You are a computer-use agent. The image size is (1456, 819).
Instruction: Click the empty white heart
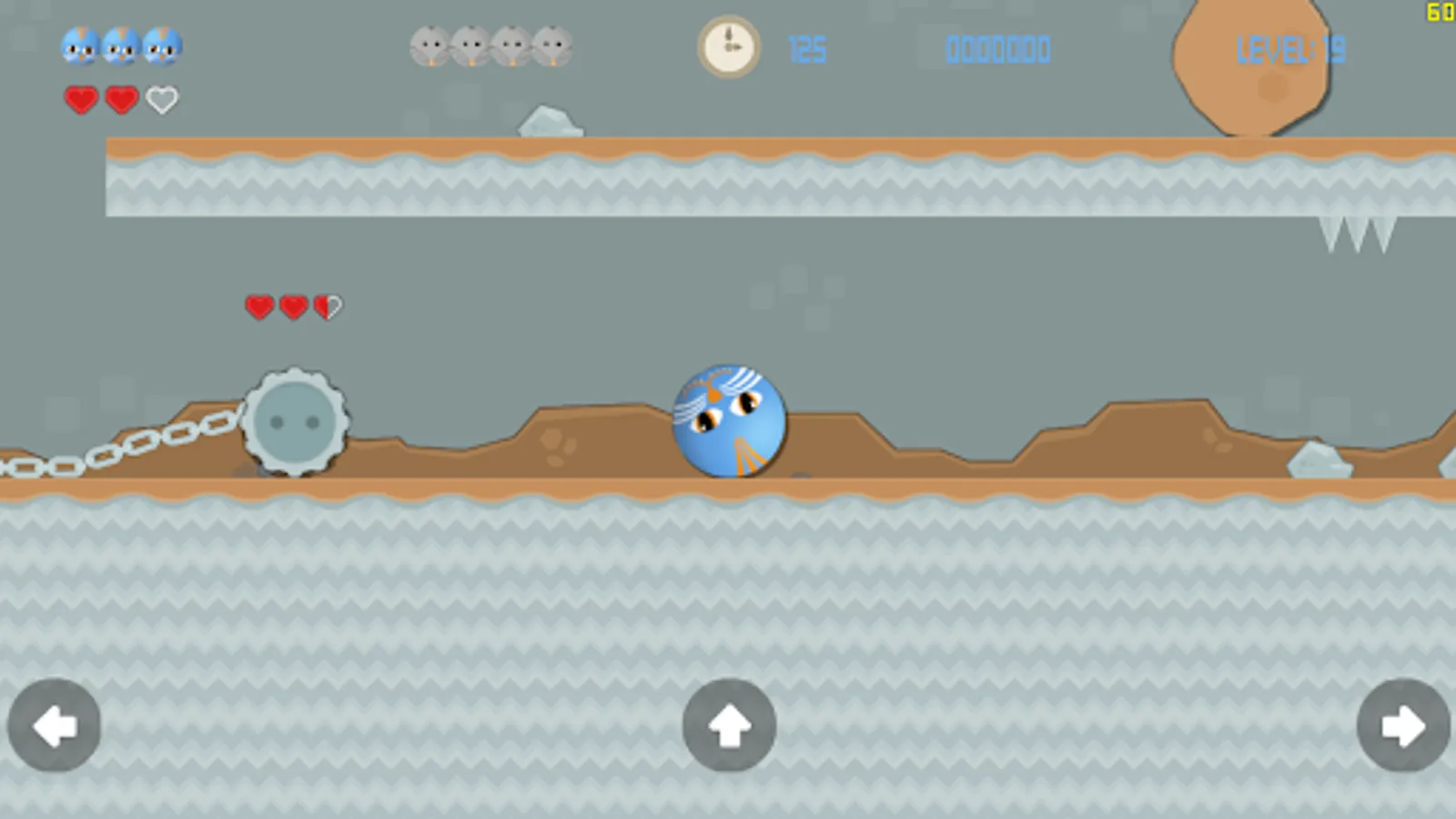162,97
